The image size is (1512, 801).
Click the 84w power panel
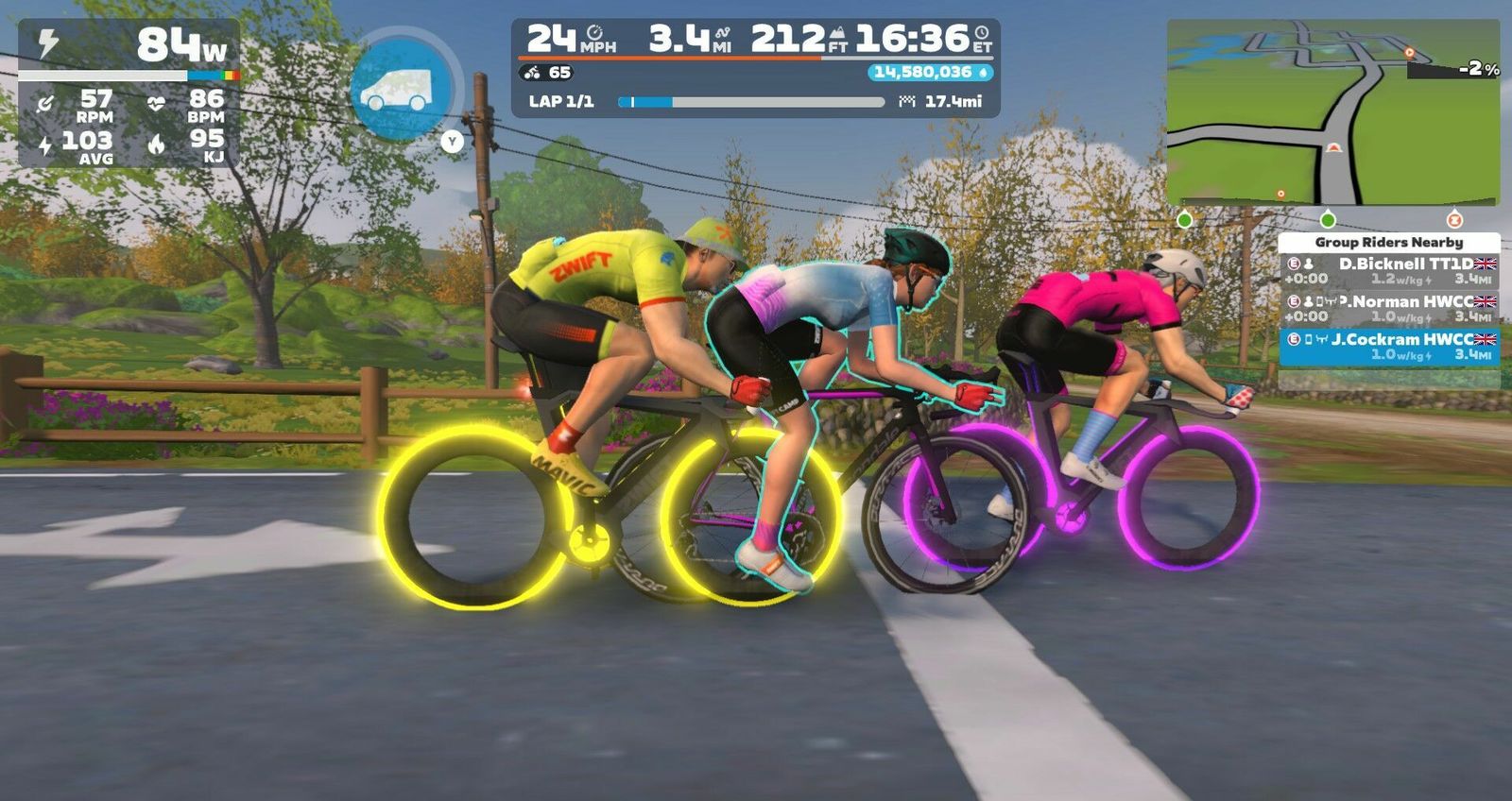(129, 45)
